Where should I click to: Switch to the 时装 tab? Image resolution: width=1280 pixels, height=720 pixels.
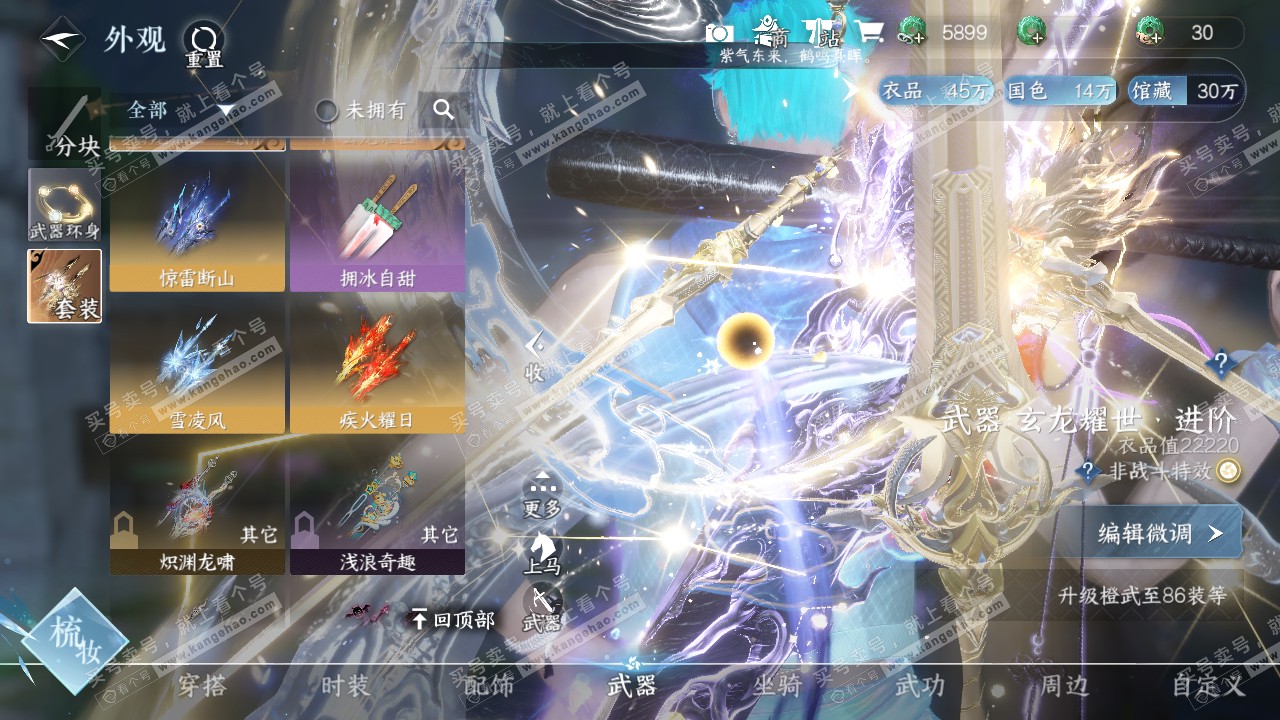[x=346, y=686]
